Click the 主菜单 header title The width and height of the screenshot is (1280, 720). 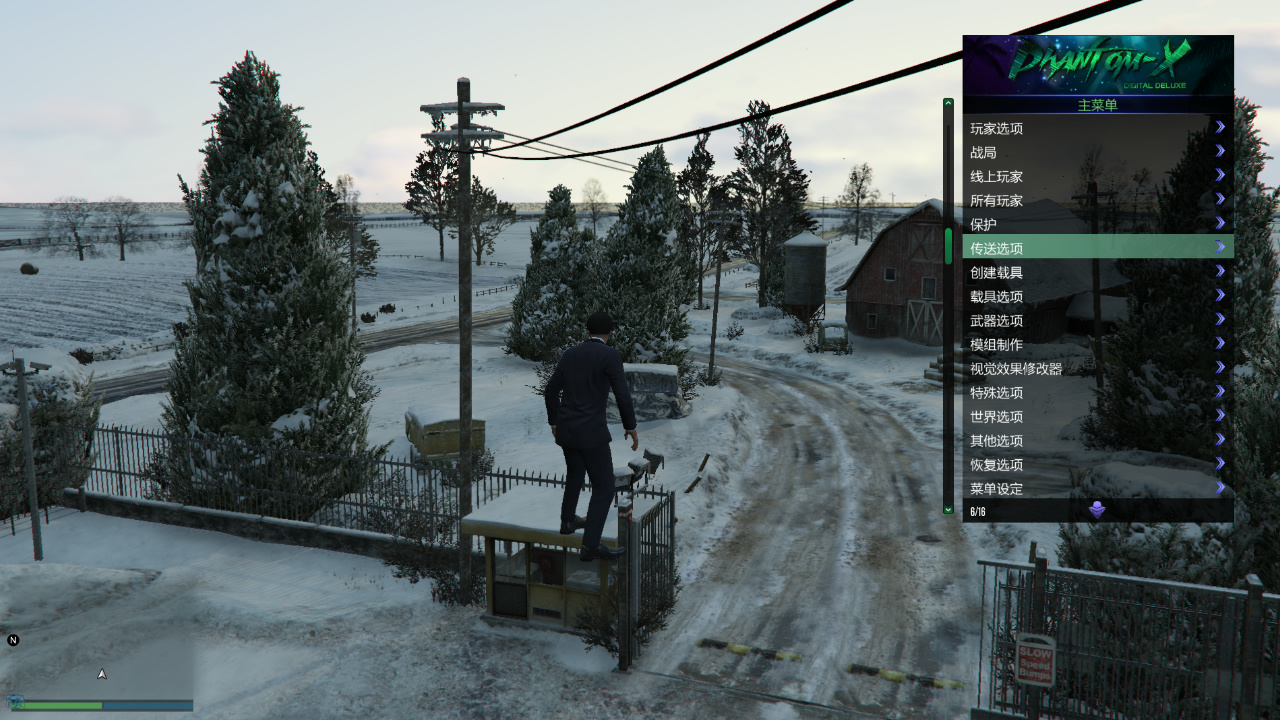[1097, 105]
